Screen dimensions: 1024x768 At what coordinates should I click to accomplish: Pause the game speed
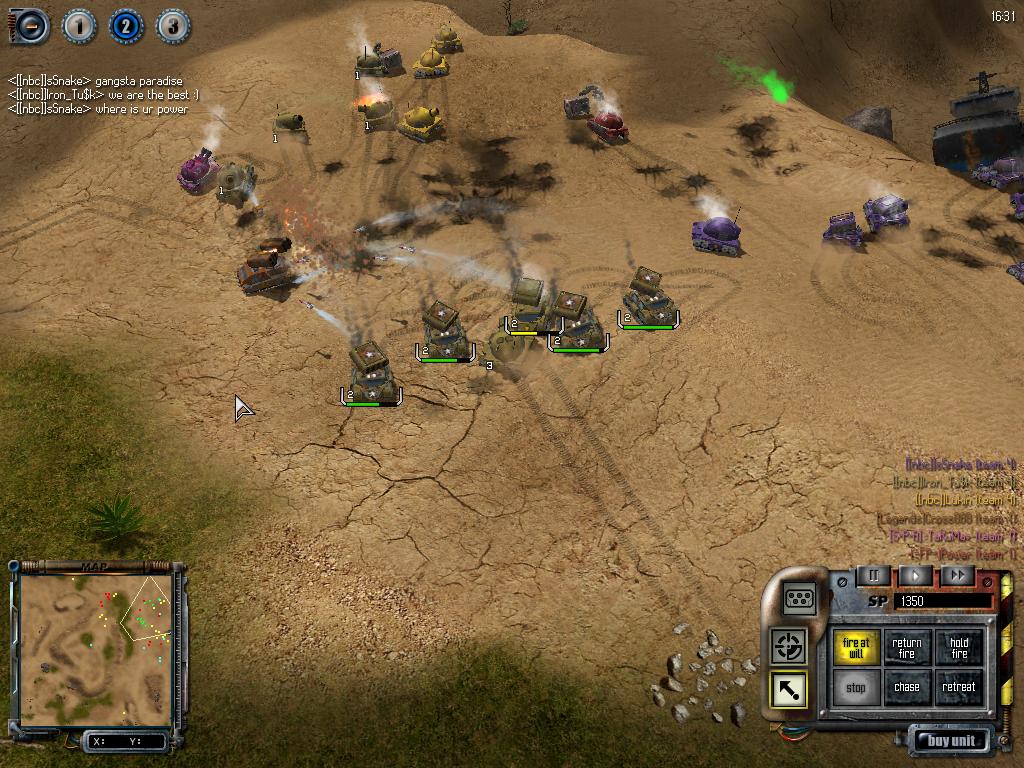click(x=873, y=575)
